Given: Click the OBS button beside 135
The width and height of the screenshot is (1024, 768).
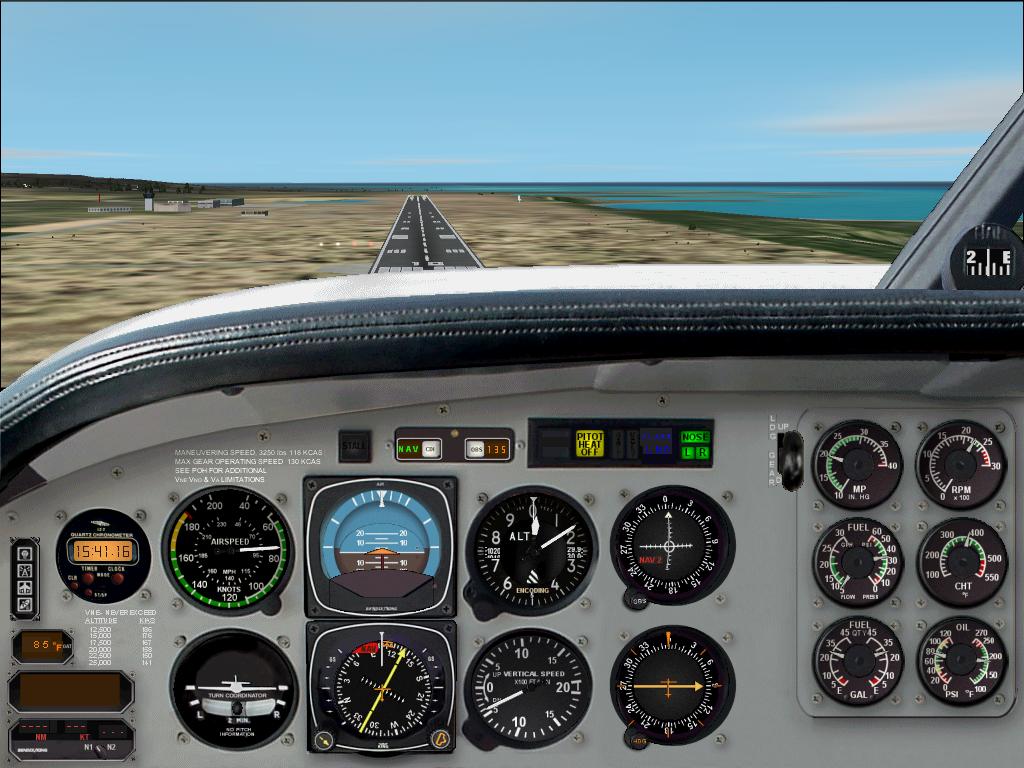Looking at the screenshot, I should point(475,449).
